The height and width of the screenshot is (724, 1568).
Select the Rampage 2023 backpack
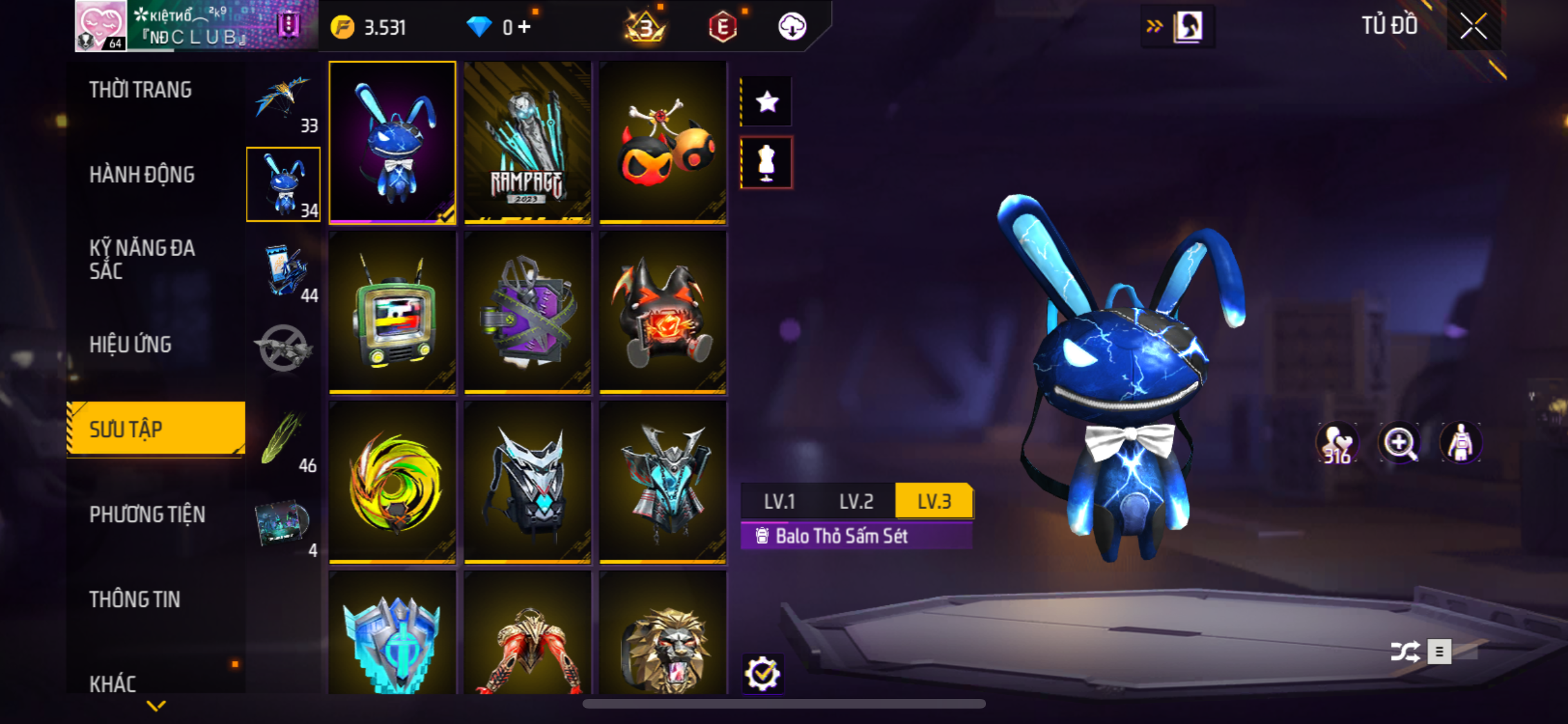[x=527, y=143]
